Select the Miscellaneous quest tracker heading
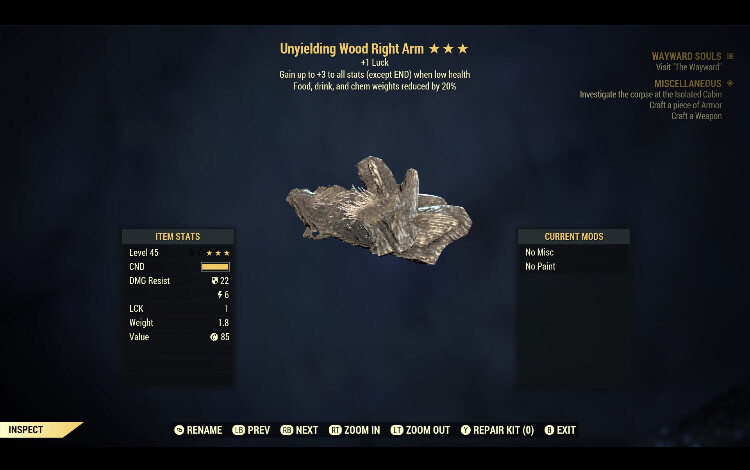 click(688, 83)
